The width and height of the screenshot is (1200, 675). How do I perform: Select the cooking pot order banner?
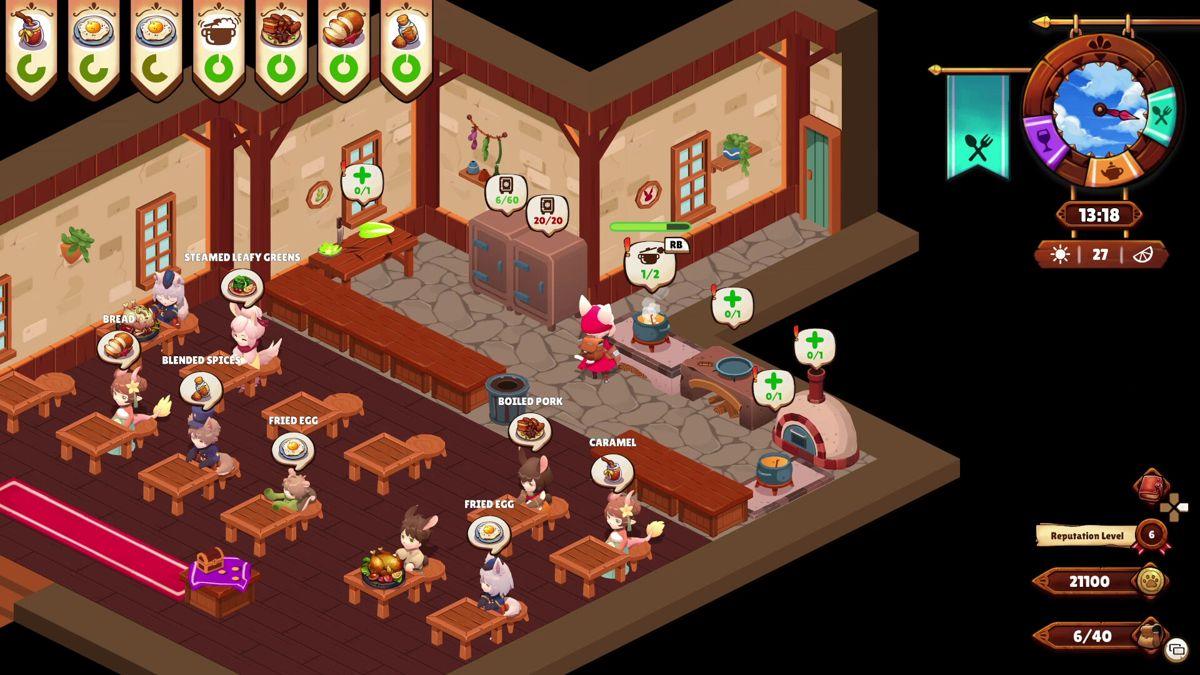coord(219,45)
